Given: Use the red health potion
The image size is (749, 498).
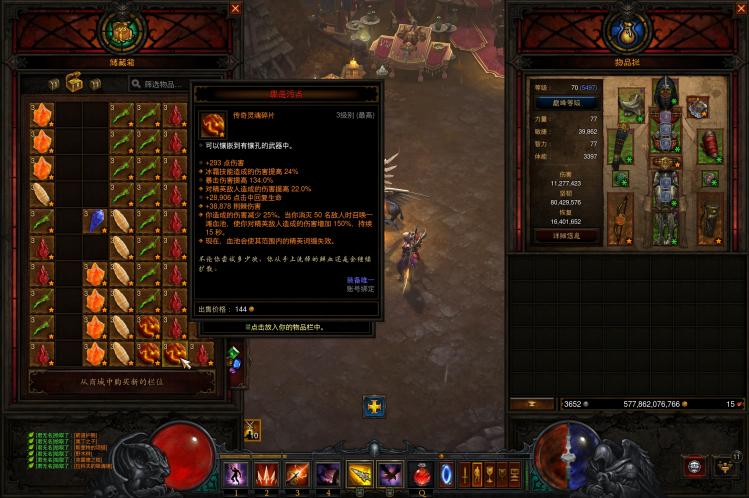Looking at the screenshot, I should pyautogui.click(x=422, y=472).
